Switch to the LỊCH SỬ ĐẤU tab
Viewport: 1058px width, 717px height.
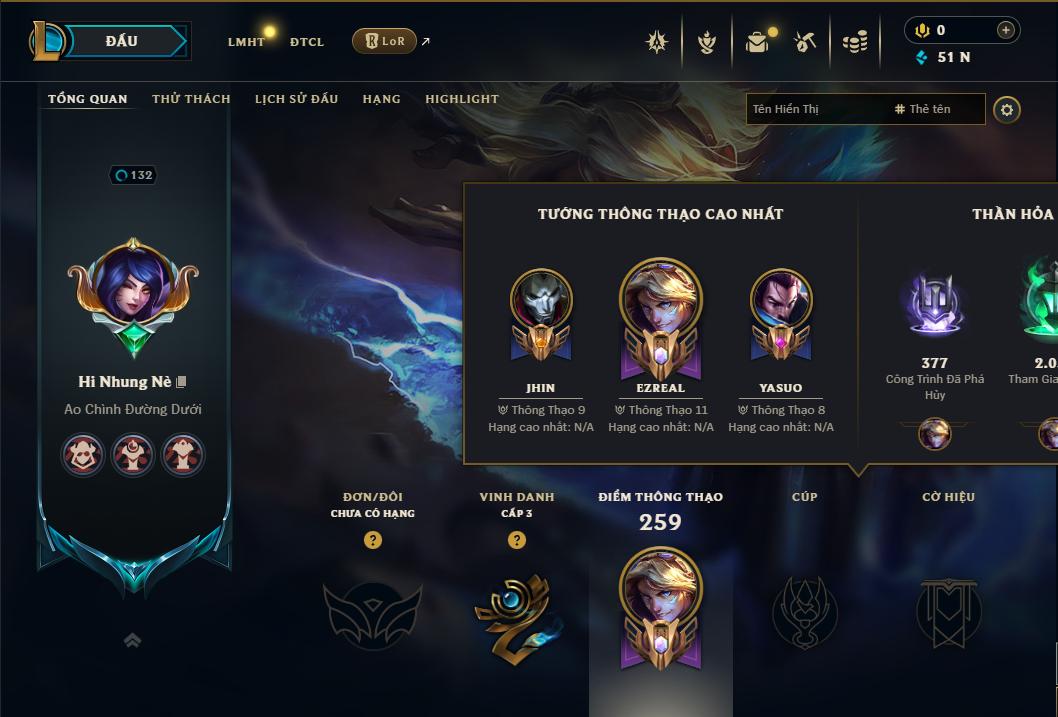[x=296, y=99]
